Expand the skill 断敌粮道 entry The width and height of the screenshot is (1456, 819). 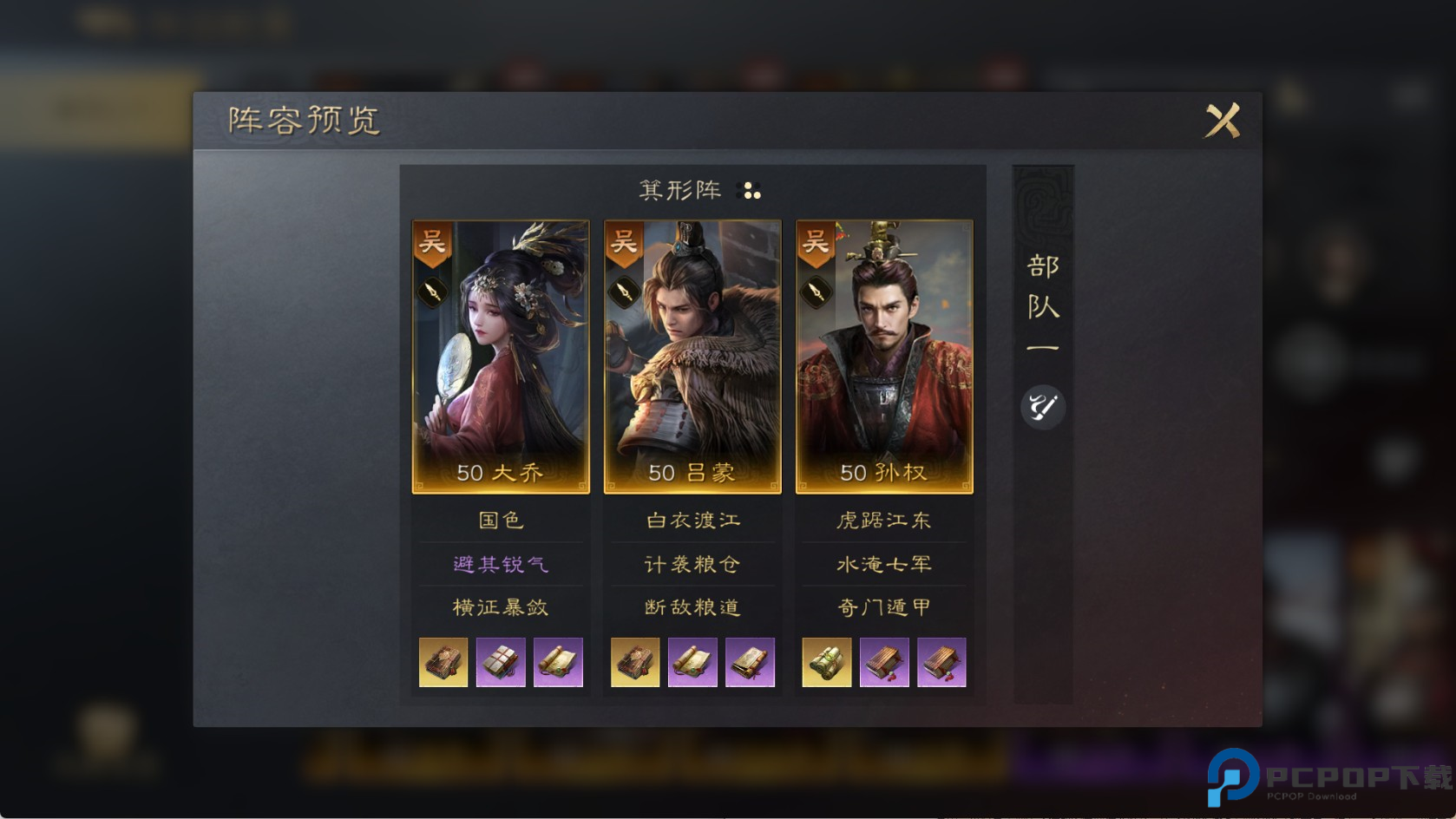coord(691,607)
